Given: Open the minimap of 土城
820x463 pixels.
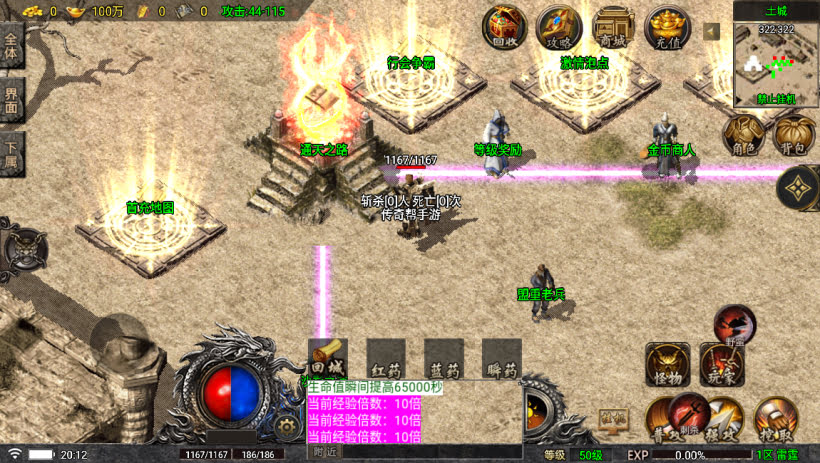Looking at the screenshot, I should coord(775,65).
